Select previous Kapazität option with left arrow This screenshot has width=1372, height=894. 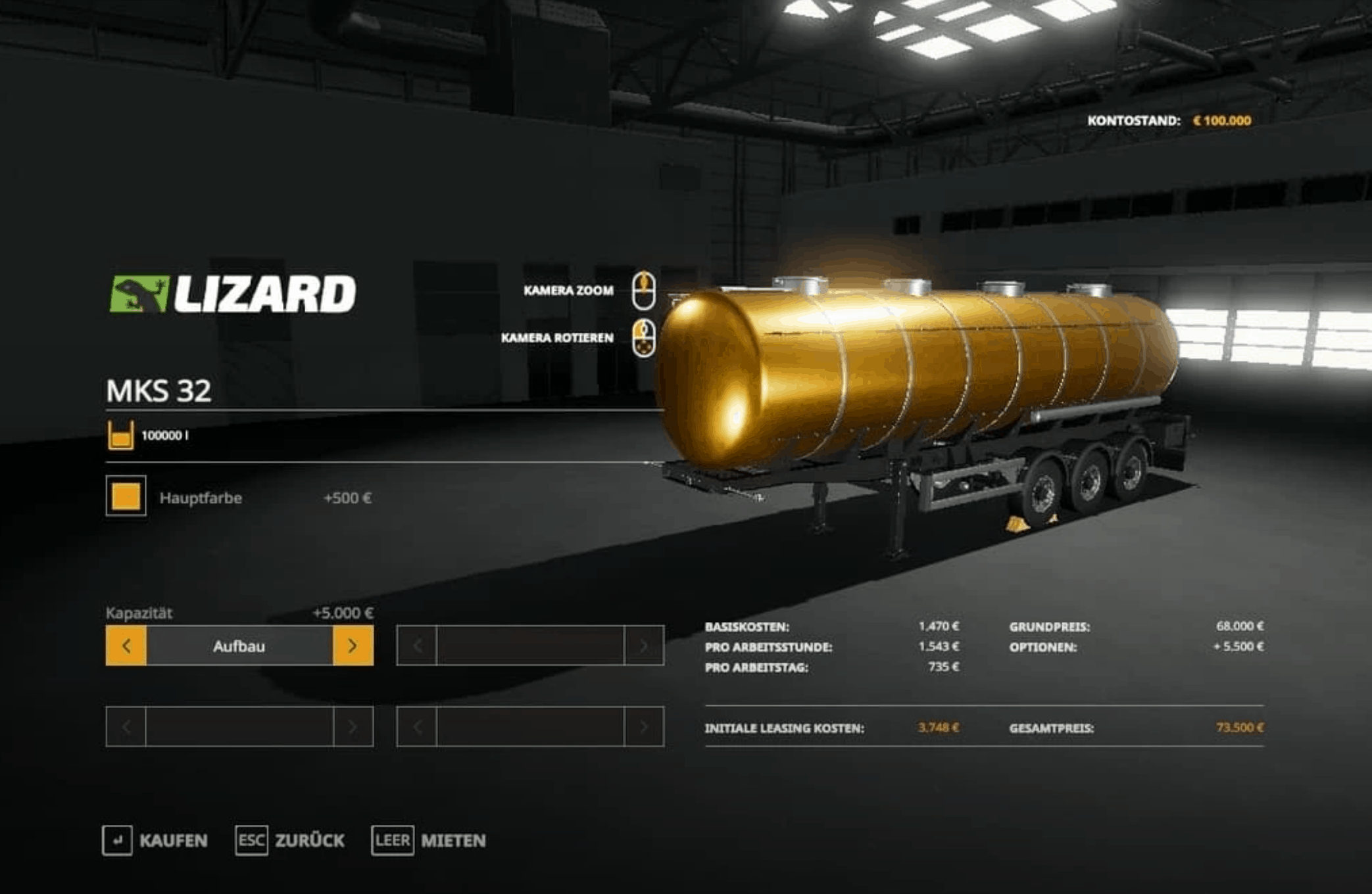(126, 646)
